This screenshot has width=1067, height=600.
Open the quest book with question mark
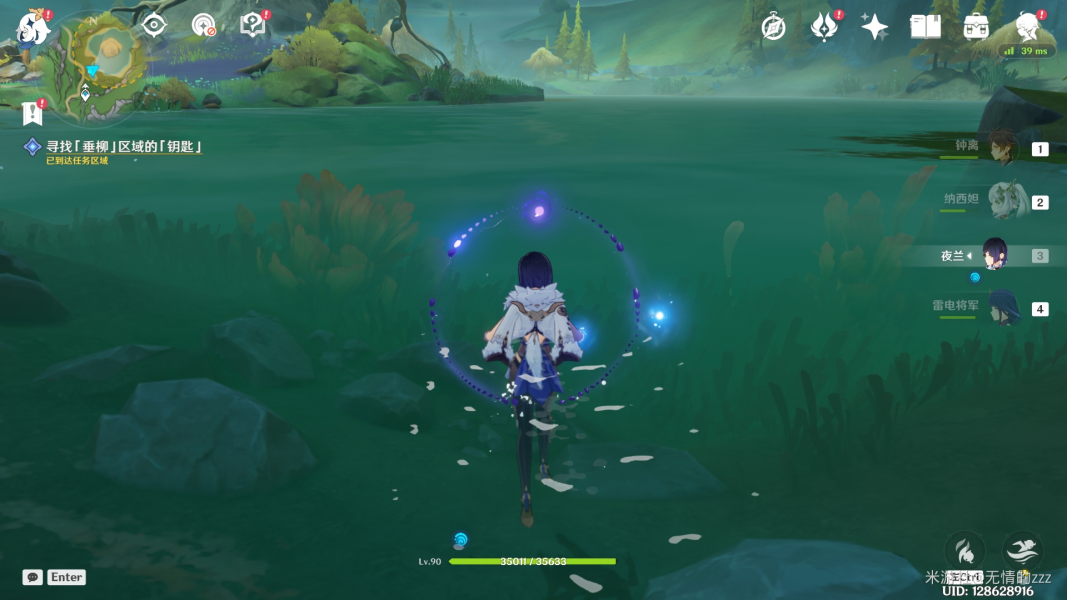pos(253,26)
